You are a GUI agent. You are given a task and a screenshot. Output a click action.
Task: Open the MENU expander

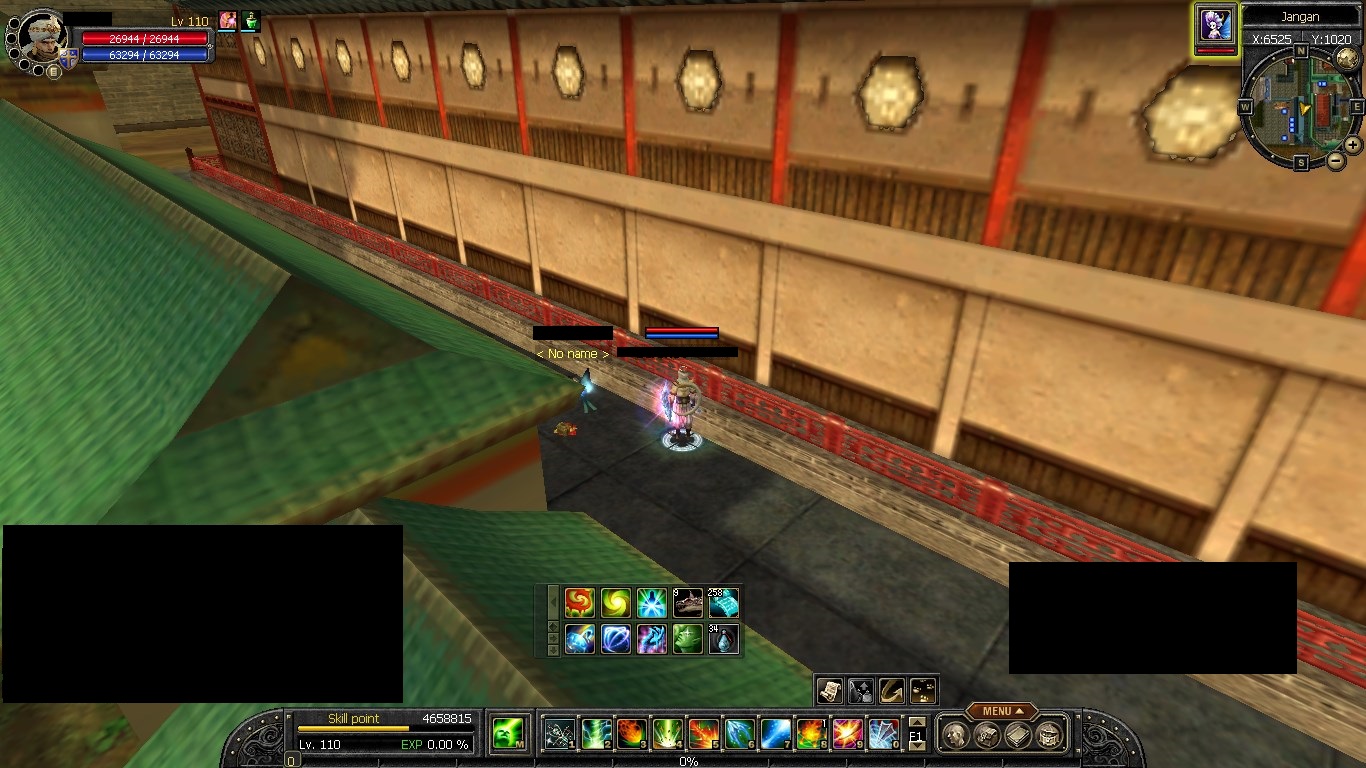(1001, 711)
